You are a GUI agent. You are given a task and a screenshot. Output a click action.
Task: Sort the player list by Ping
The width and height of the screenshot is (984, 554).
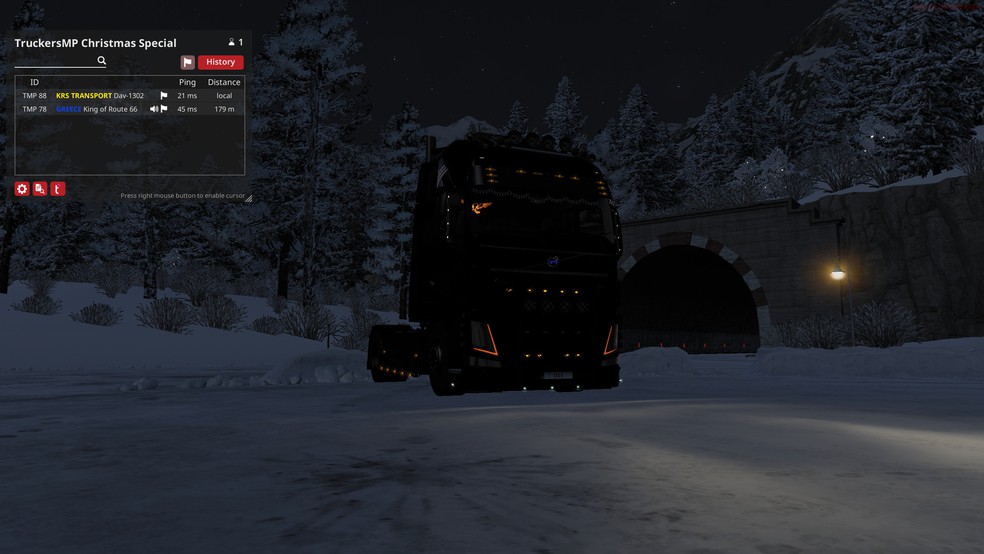(x=187, y=82)
